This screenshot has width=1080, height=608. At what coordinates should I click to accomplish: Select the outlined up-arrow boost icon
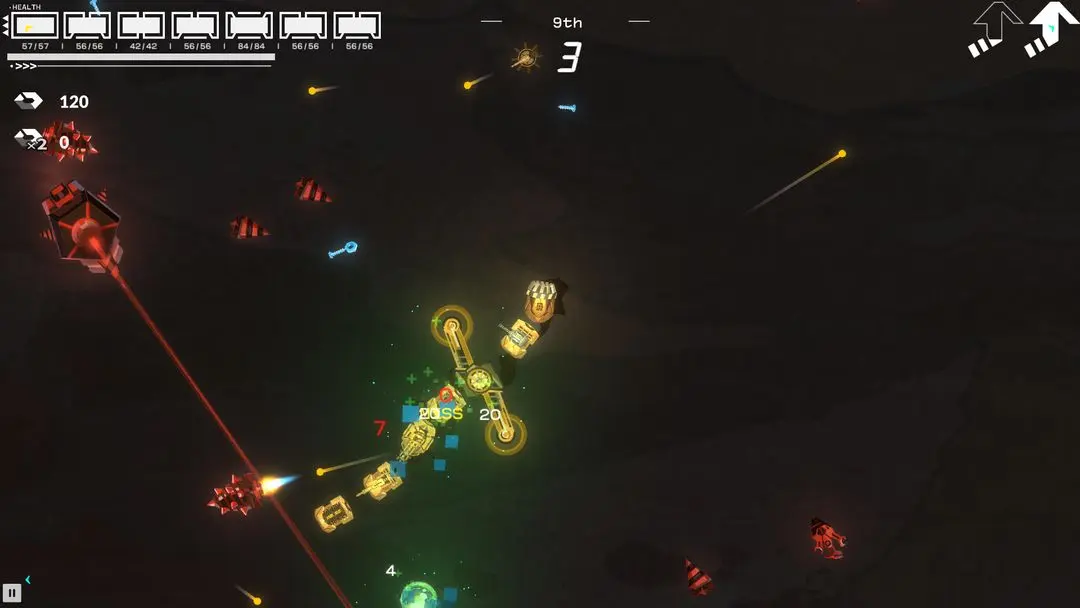[x=994, y=28]
